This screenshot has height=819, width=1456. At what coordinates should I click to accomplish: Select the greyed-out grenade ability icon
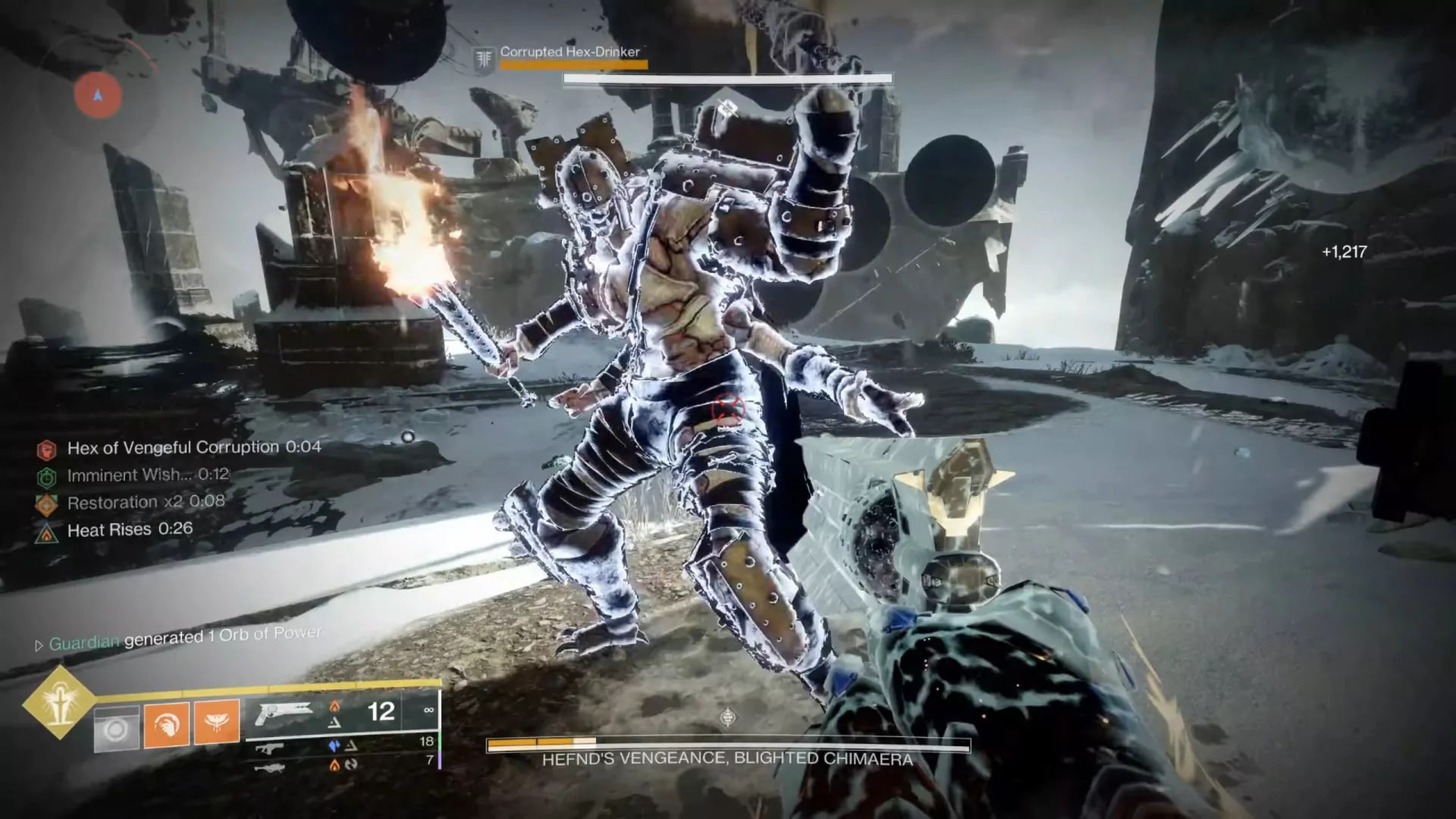pyautogui.click(x=117, y=730)
